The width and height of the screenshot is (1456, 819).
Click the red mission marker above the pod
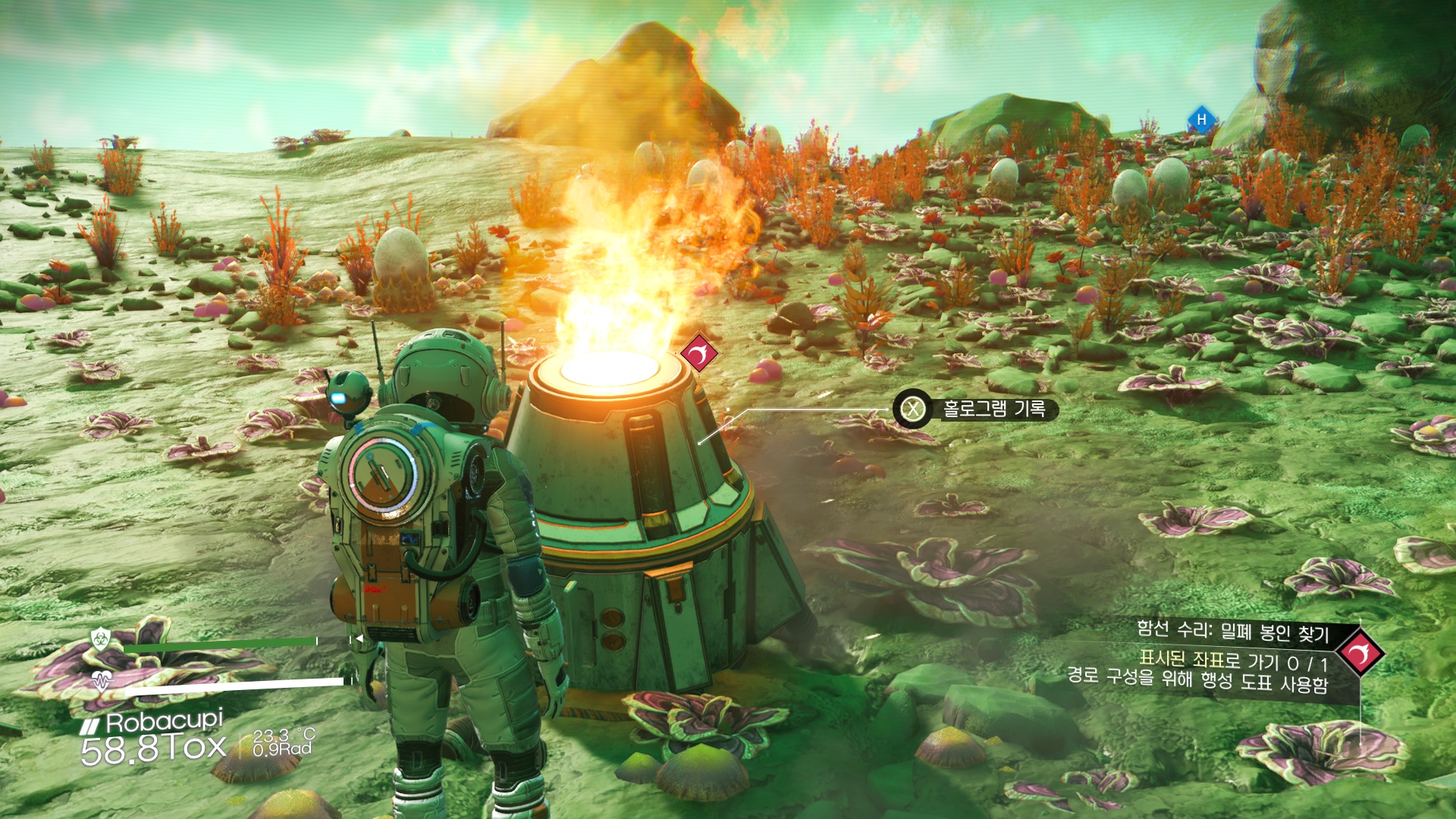pos(698,353)
